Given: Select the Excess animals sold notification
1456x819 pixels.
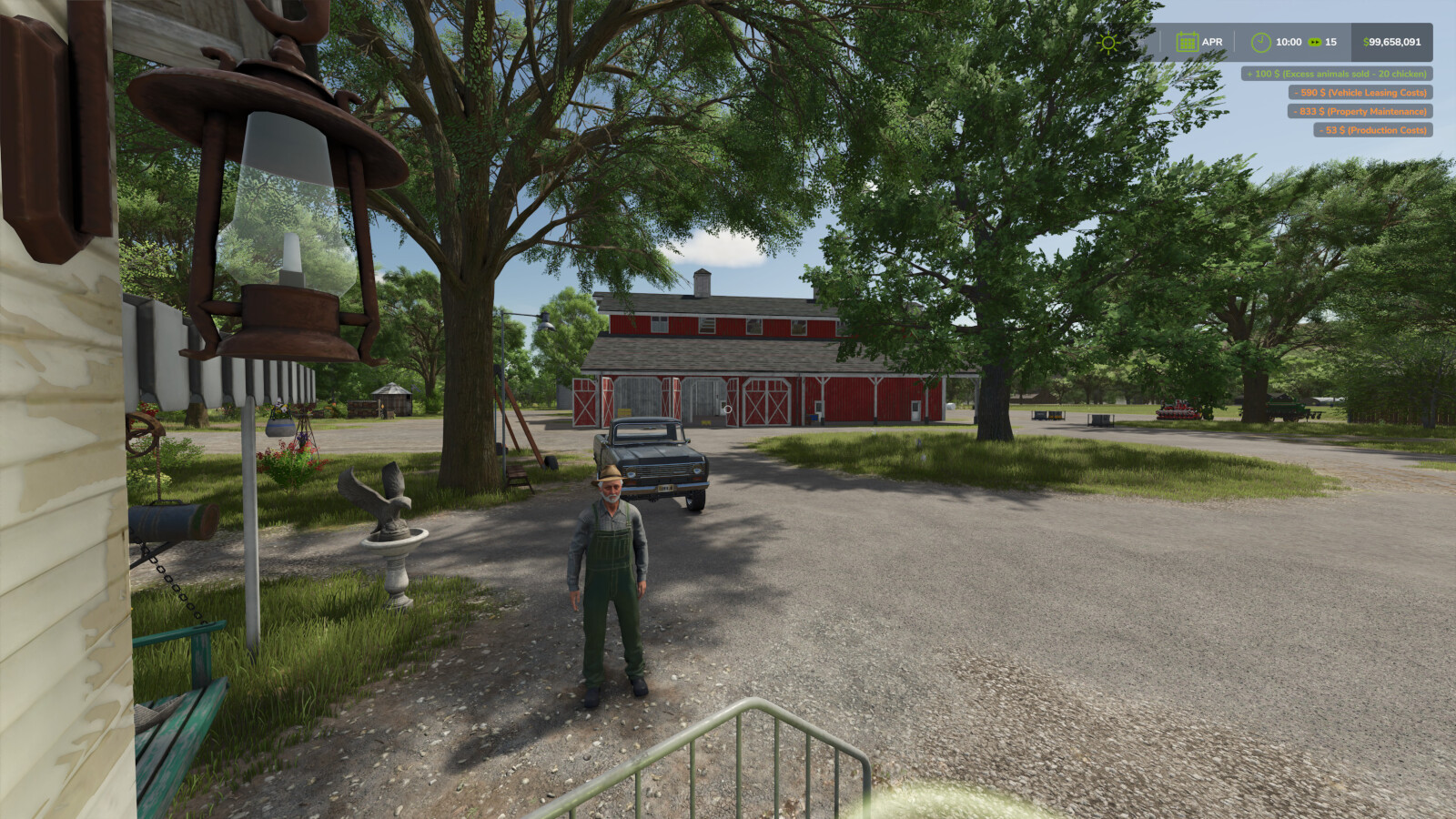Looking at the screenshot, I should point(1336,74).
